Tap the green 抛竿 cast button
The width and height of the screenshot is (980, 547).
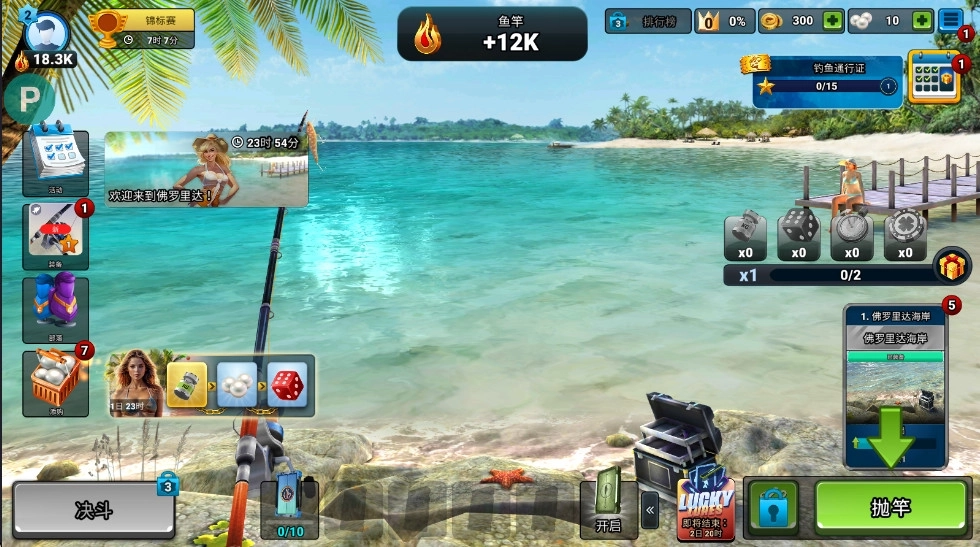coord(890,508)
